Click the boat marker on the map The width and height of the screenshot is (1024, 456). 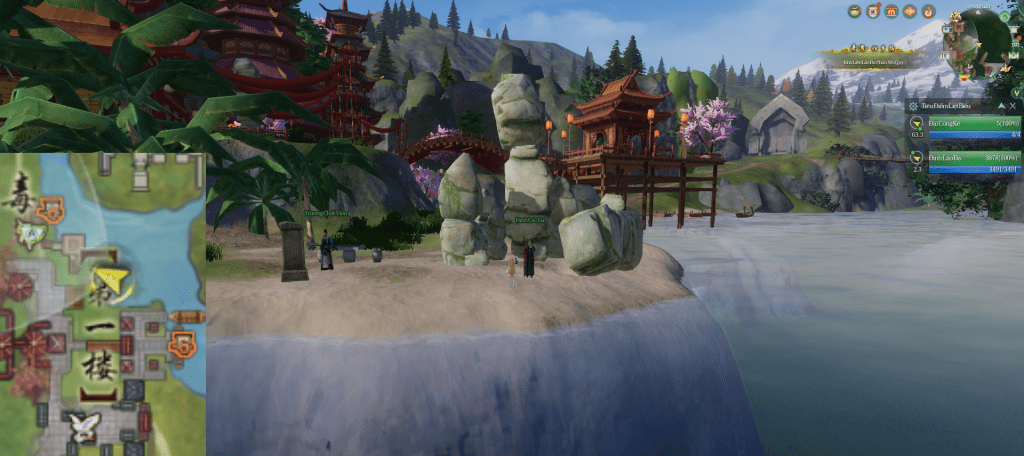pyautogui.click(x=187, y=317)
